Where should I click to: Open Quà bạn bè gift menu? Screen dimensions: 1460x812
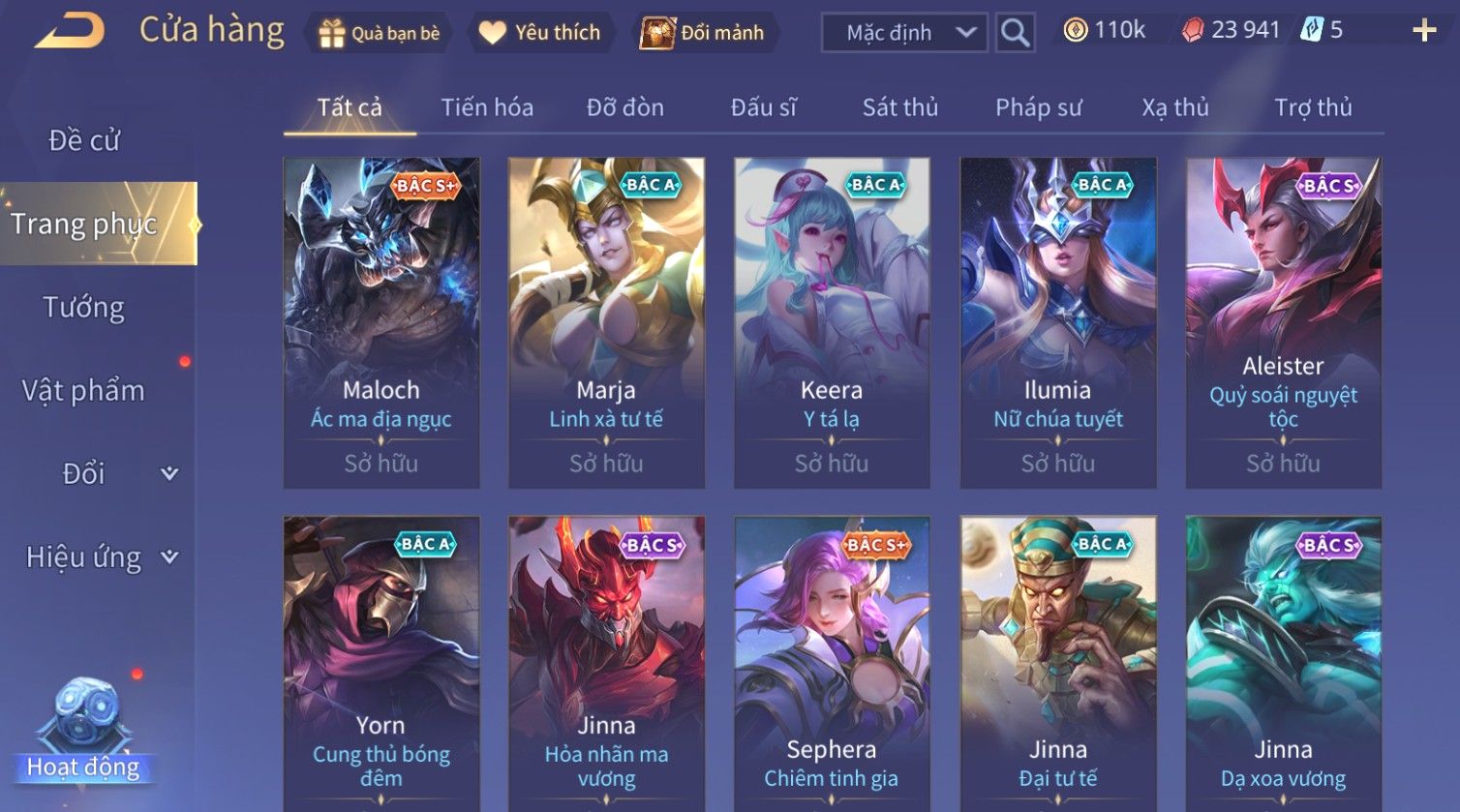click(x=379, y=33)
